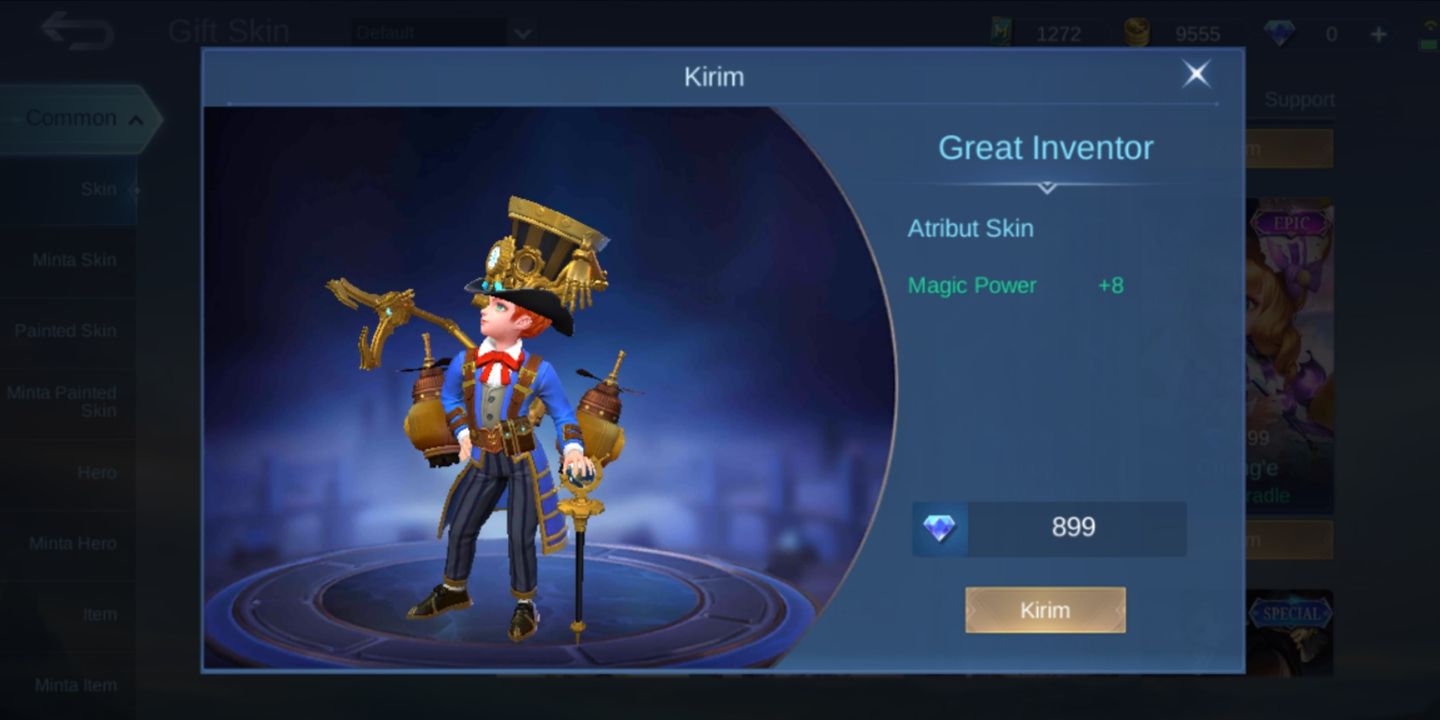The width and height of the screenshot is (1440, 720).
Task: Open the Default server dropdown
Action: 440,31
